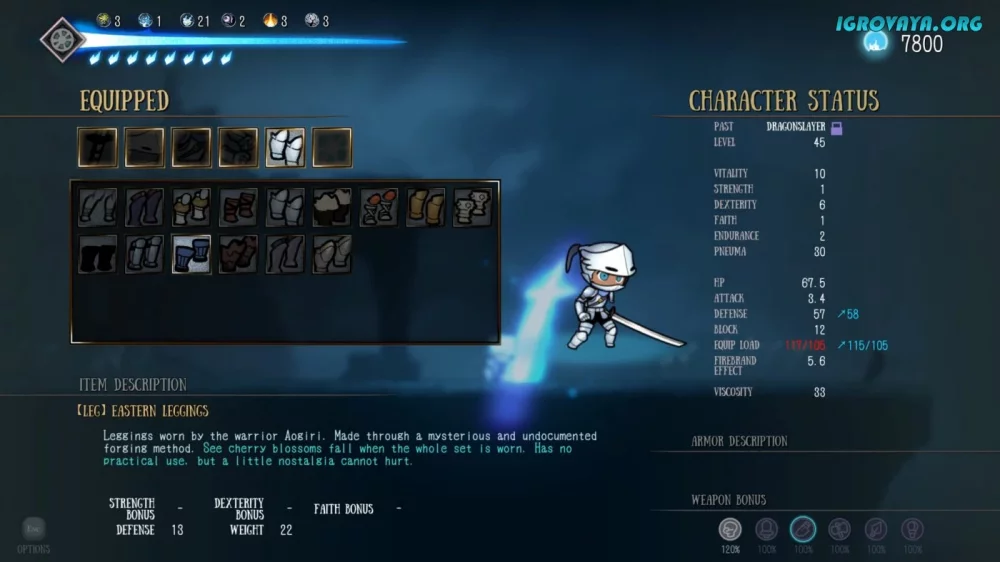Screen dimensions: 1000x562
Task: Select the reddish-brown leather boots in top row
Action: (238, 207)
